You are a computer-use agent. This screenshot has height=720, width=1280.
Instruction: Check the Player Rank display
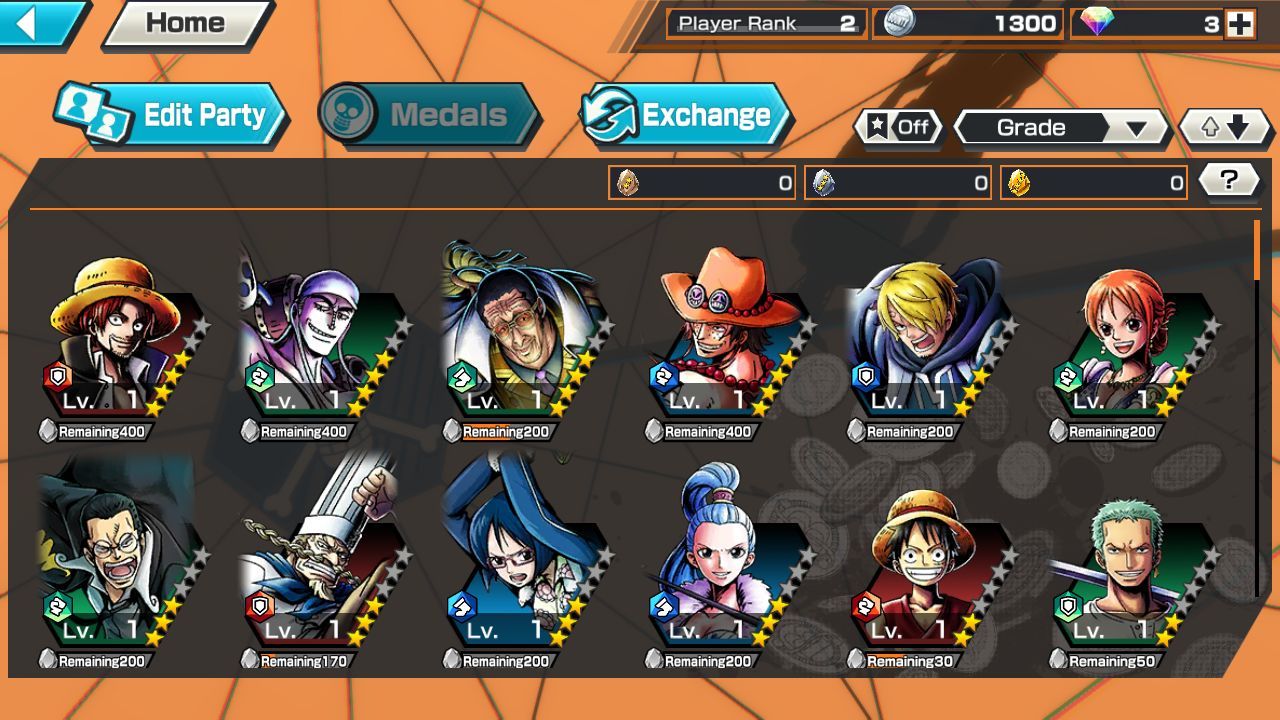765,22
